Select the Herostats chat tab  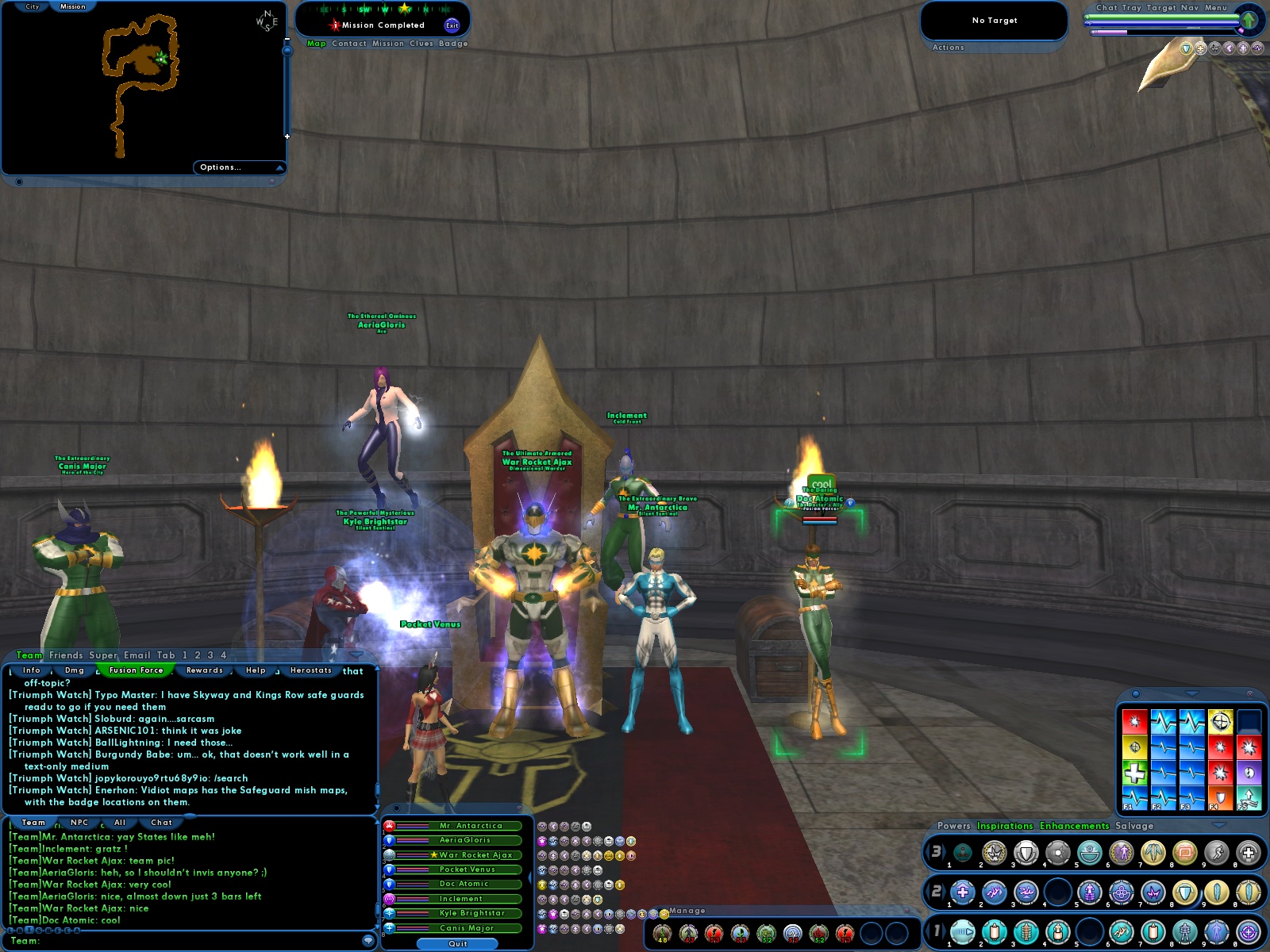[x=311, y=670]
